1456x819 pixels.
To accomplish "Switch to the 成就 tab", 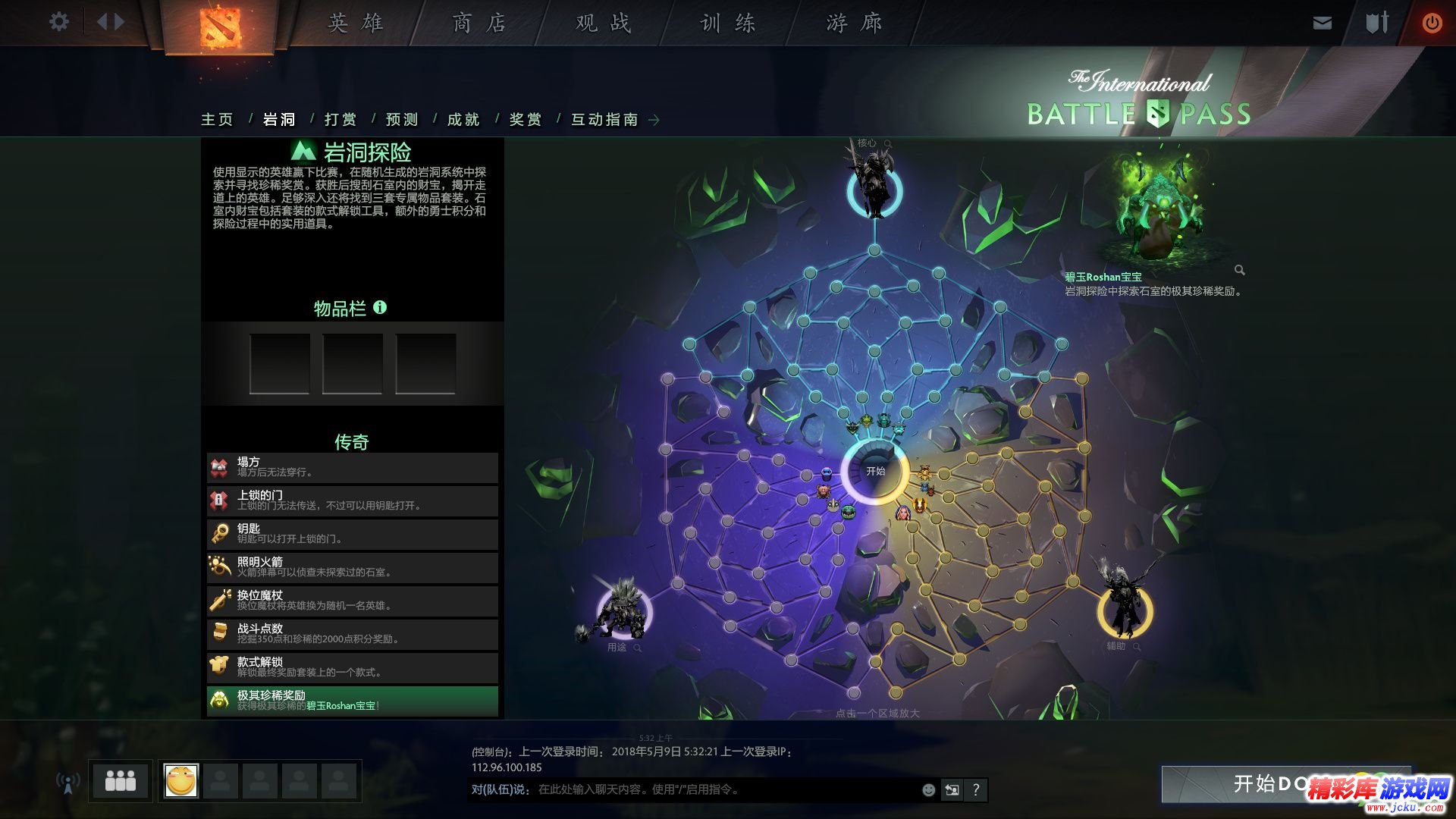I will click(464, 119).
